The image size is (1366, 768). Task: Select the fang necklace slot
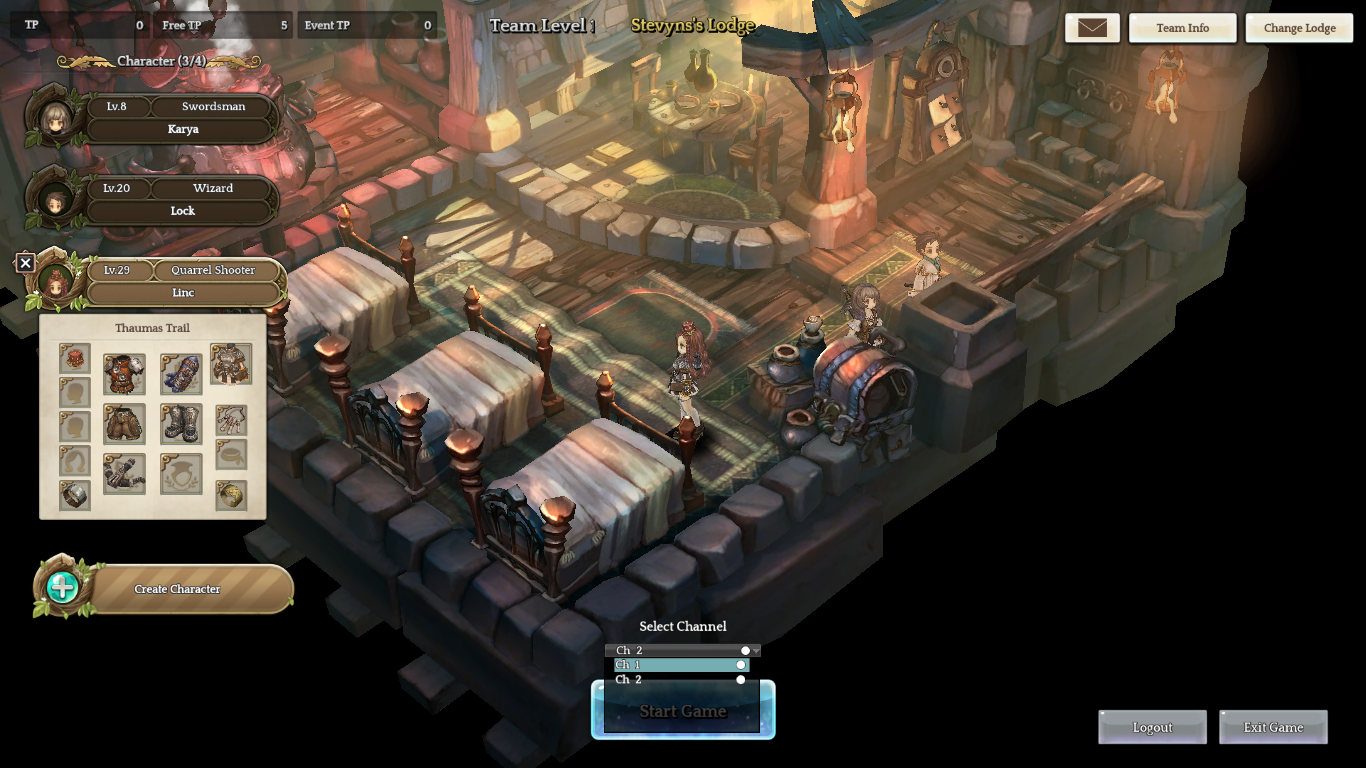pyautogui.click(x=231, y=420)
